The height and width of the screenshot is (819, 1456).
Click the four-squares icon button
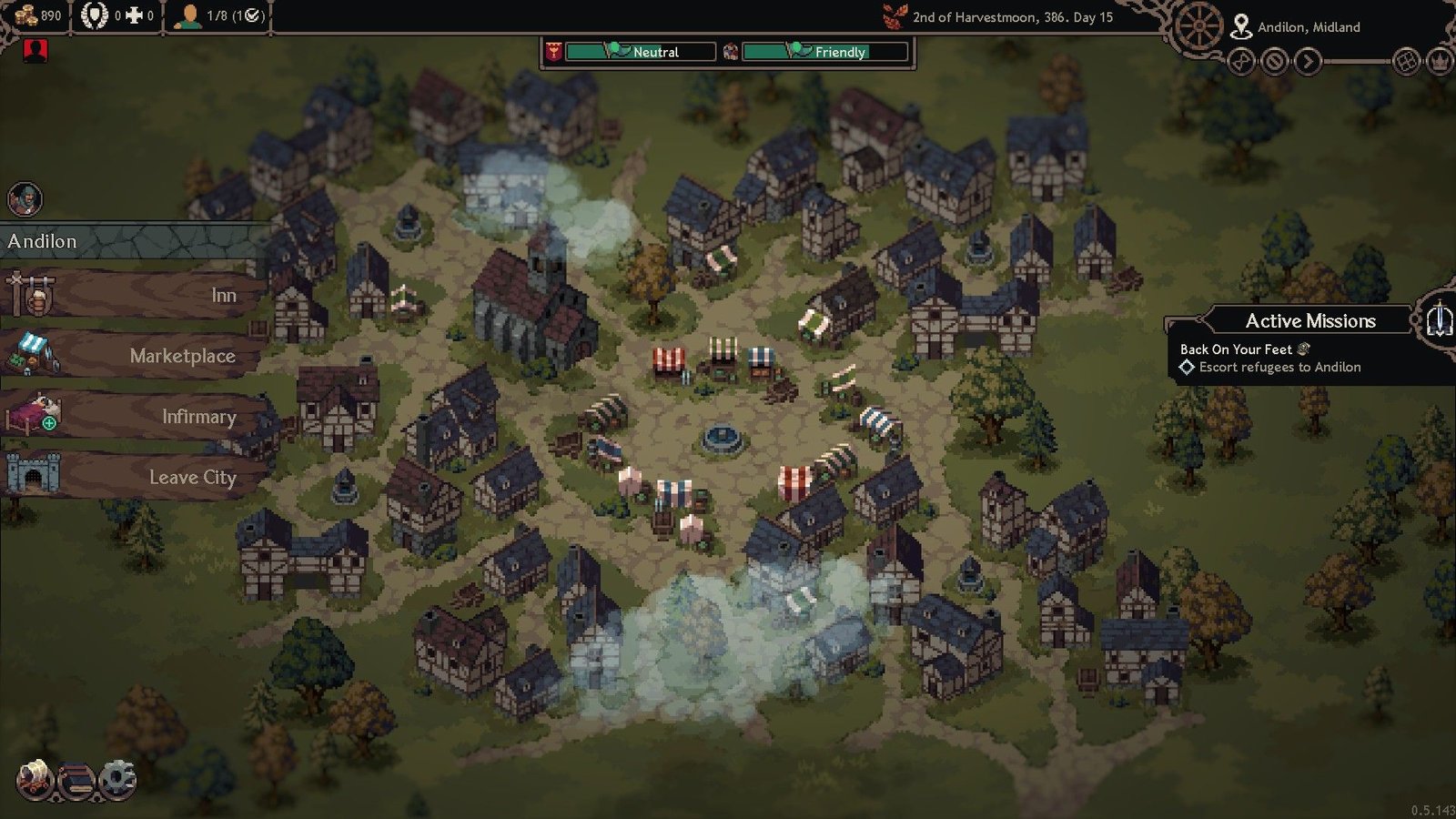[1406, 62]
